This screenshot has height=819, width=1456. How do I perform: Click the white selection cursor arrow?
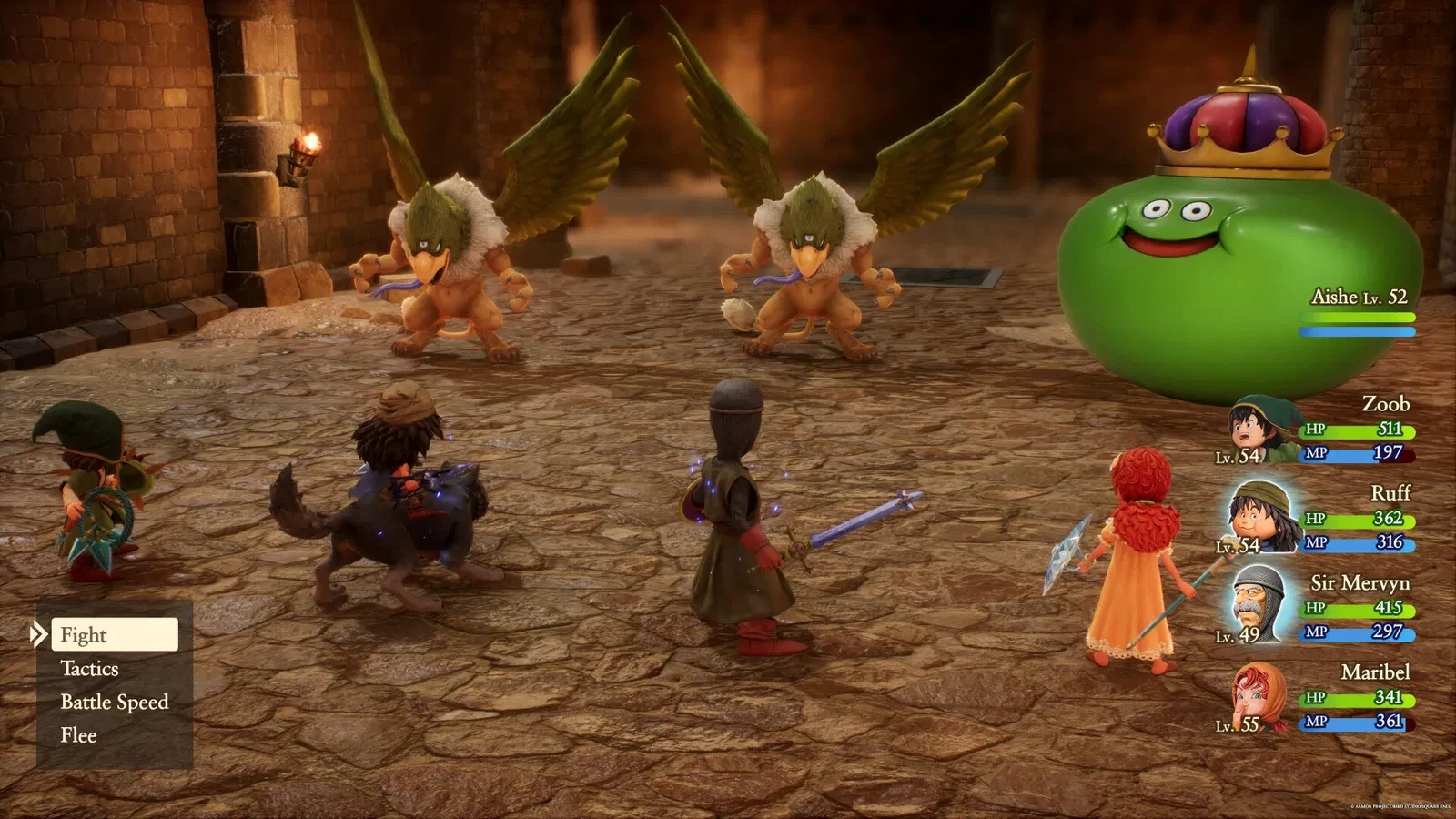point(38,635)
